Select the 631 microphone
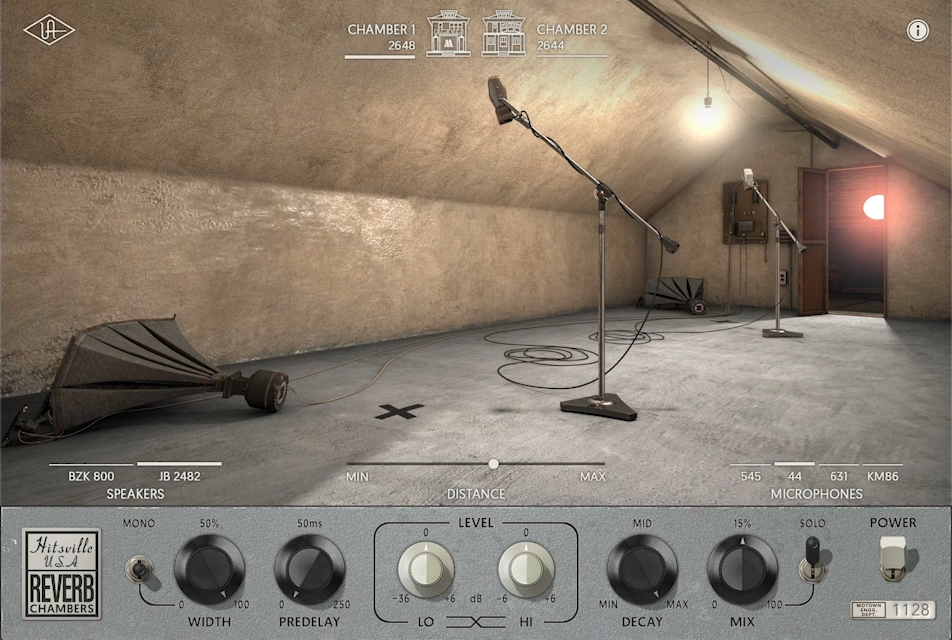The image size is (952, 640). point(838,476)
